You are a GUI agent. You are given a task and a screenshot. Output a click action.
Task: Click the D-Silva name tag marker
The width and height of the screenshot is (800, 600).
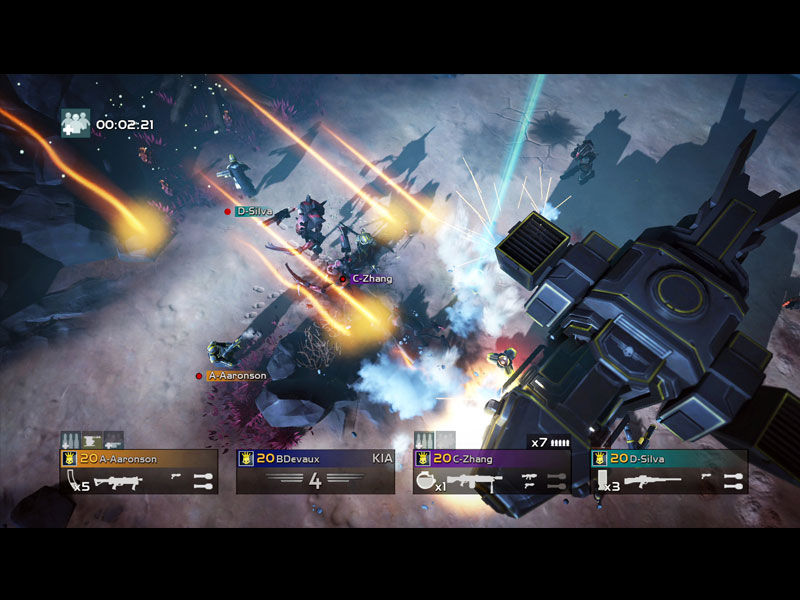[x=252, y=211]
